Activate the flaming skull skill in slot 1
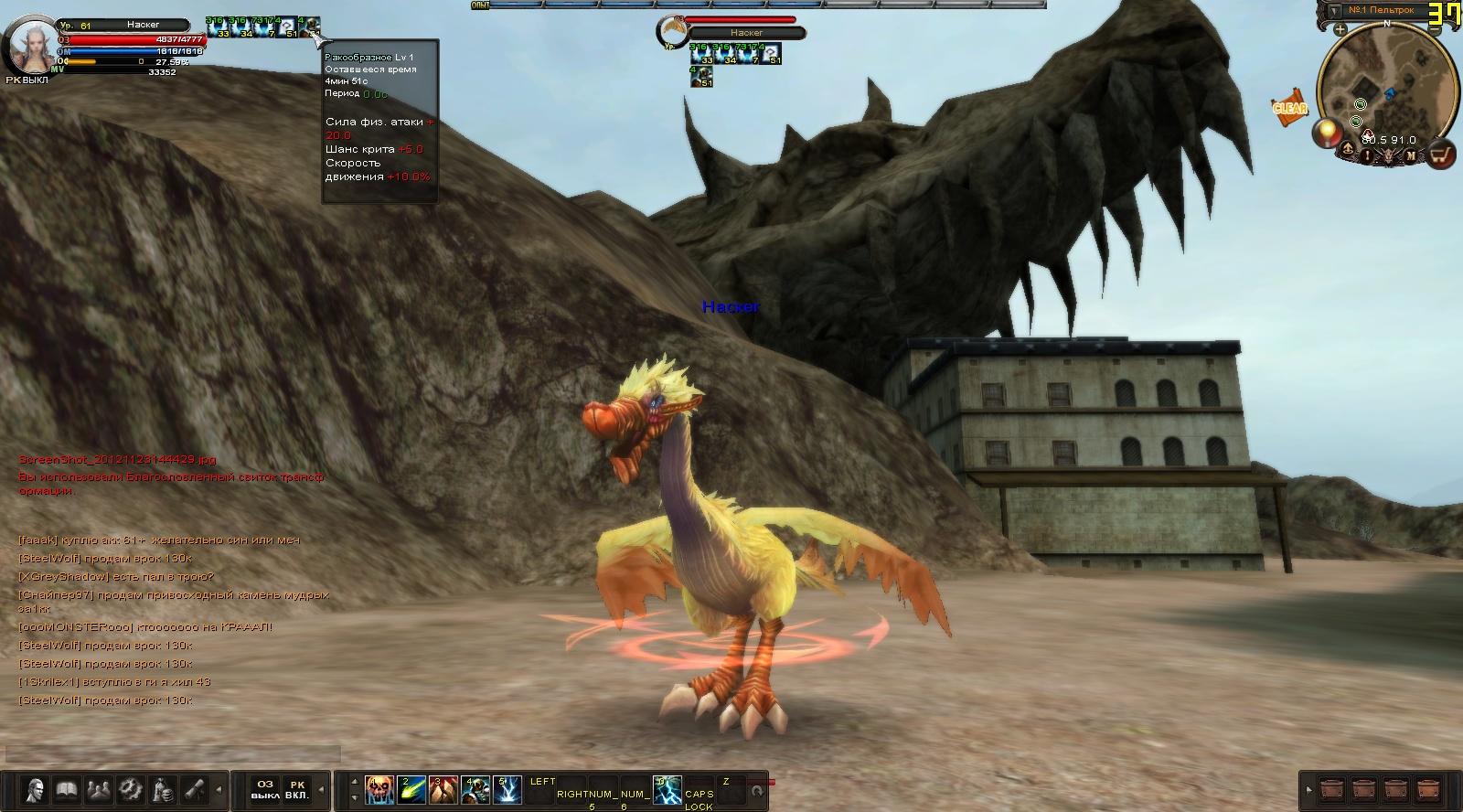This screenshot has height=812, width=1463. 379,789
